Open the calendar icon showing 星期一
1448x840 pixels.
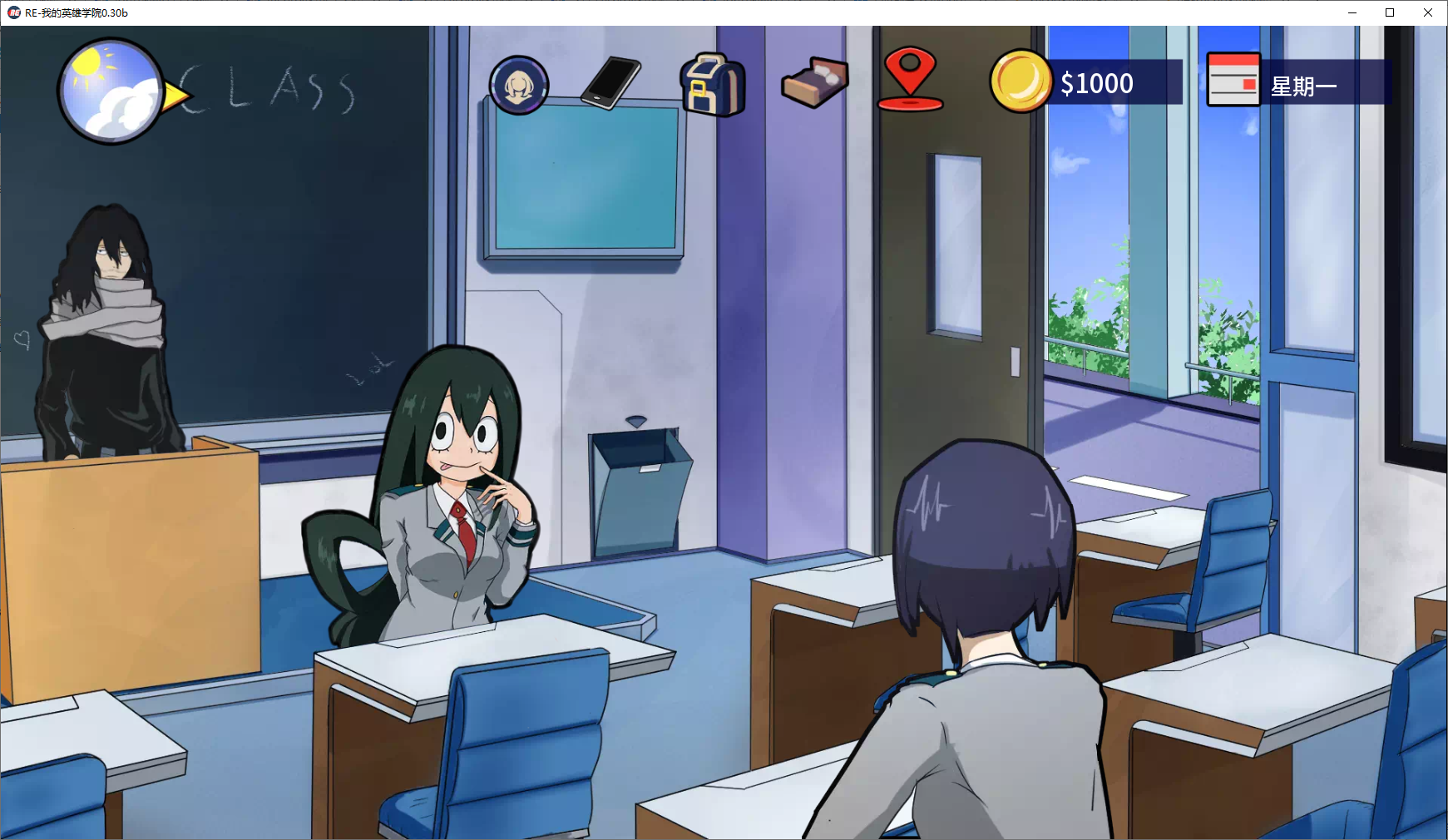[1233, 81]
